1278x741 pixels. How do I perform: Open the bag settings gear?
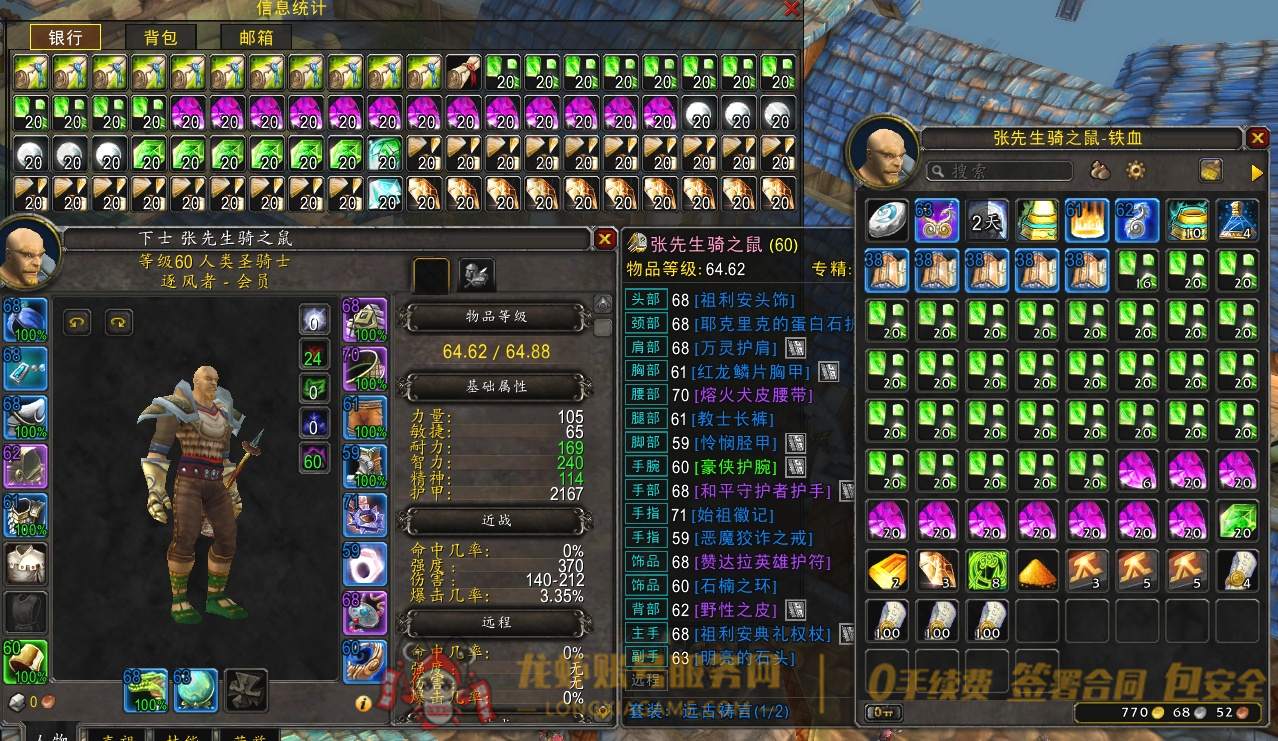[x=1135, y=171]
